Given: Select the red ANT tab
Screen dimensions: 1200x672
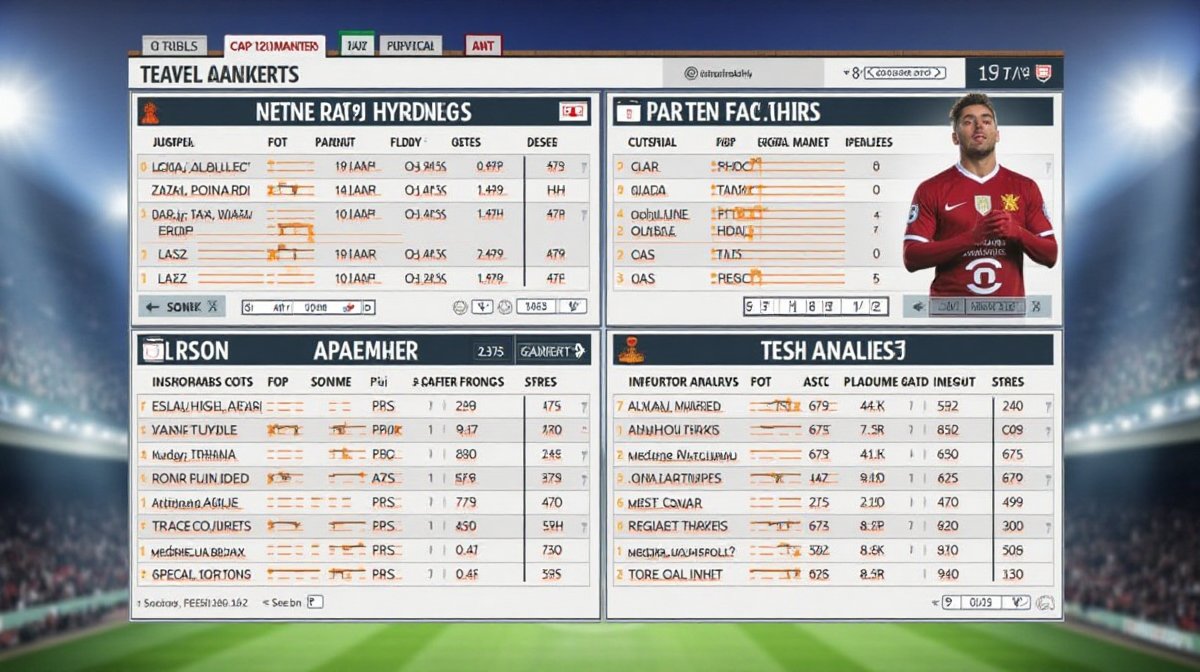Looking at the screenshot, I should click(483, 45).
